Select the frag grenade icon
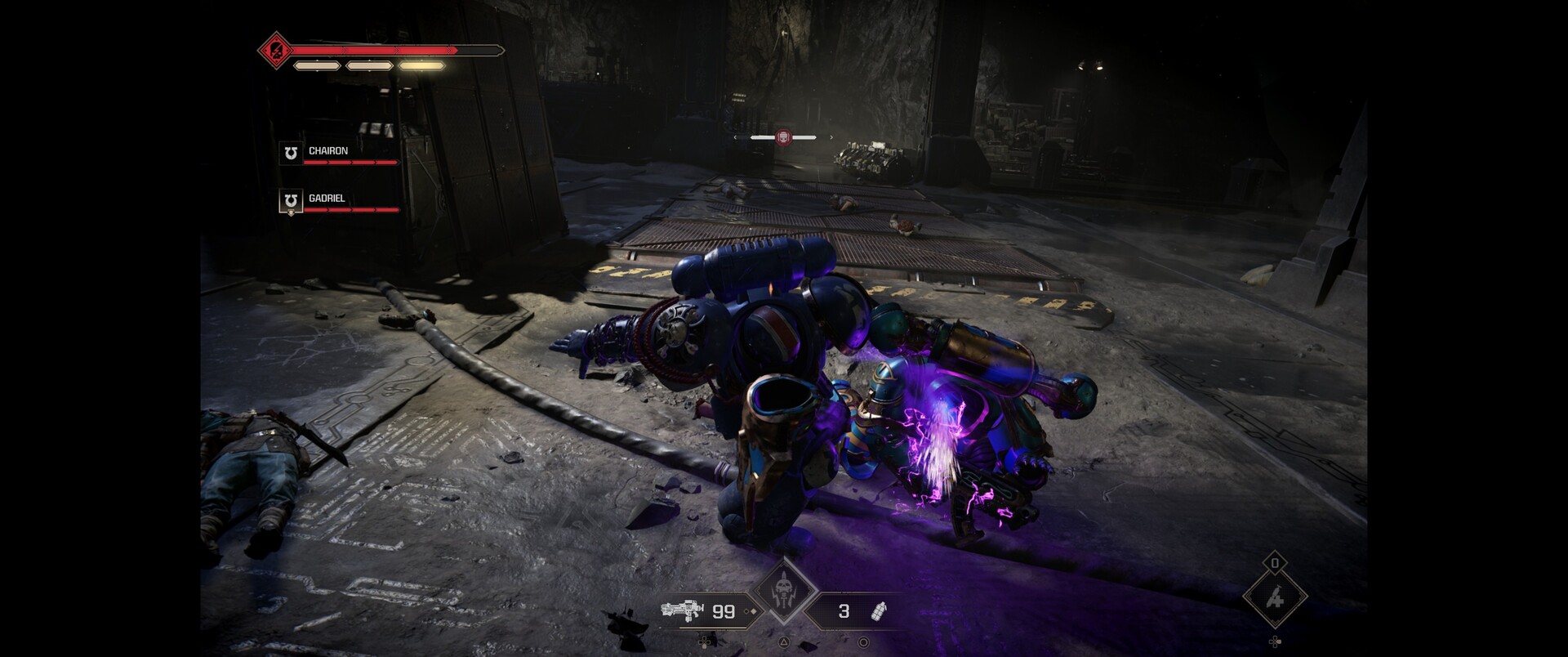 880,610
